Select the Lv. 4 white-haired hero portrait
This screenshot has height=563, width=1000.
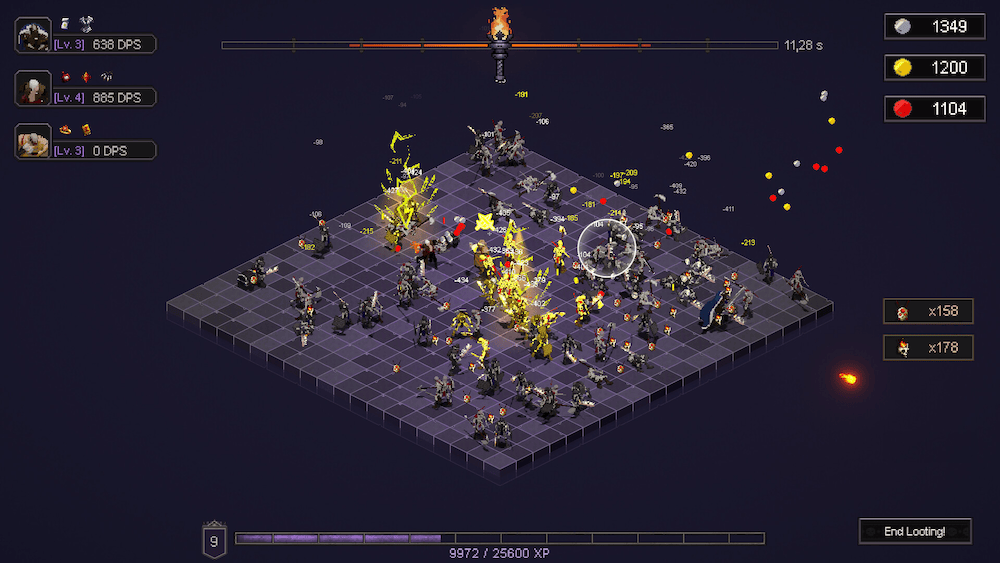click(x=34, y=88)
